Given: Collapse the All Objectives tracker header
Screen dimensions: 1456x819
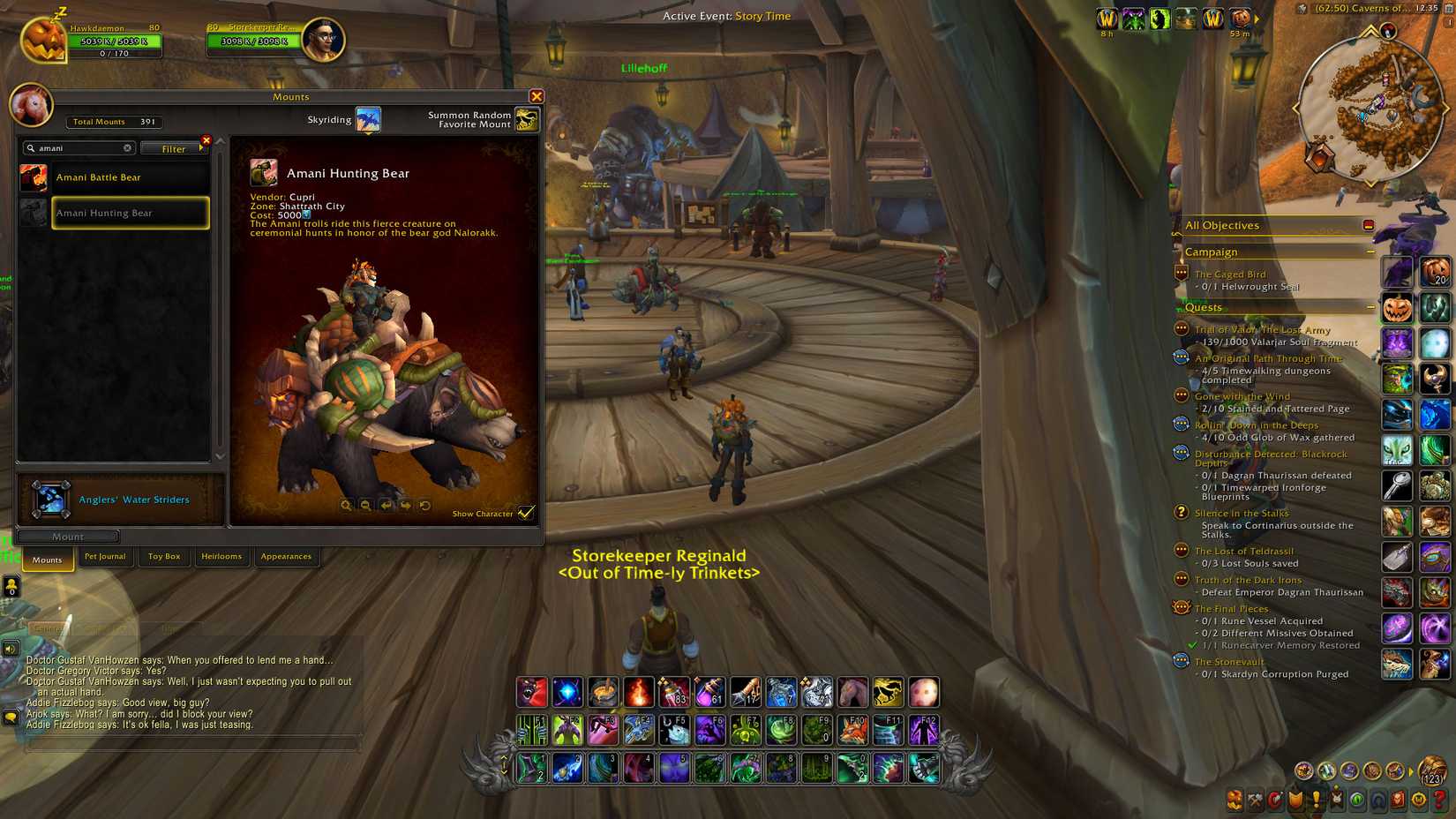Looking at the screenshot, I should [x=1368, y=225].
